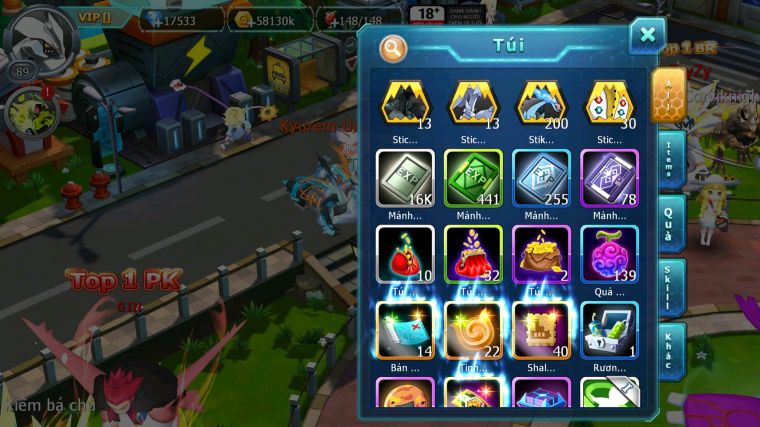Open the player avatar profile
The width and height of the screenshot is (760, 427).
coord(38,38)
